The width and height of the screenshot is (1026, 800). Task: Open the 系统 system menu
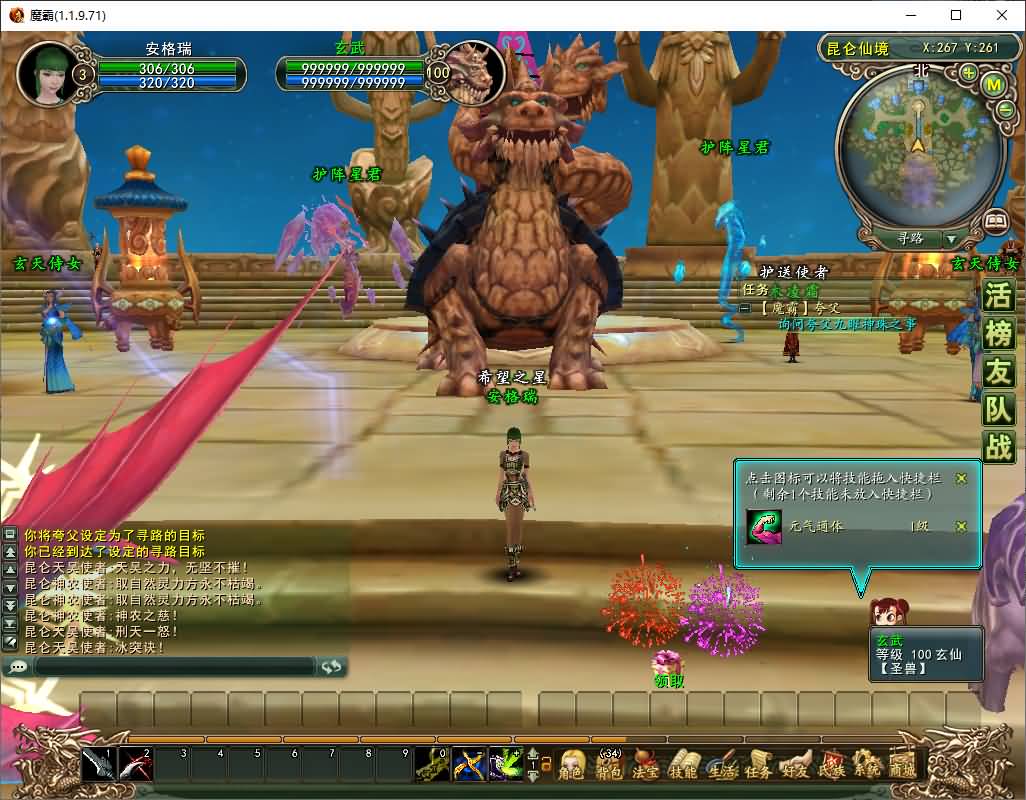point(867,765)
